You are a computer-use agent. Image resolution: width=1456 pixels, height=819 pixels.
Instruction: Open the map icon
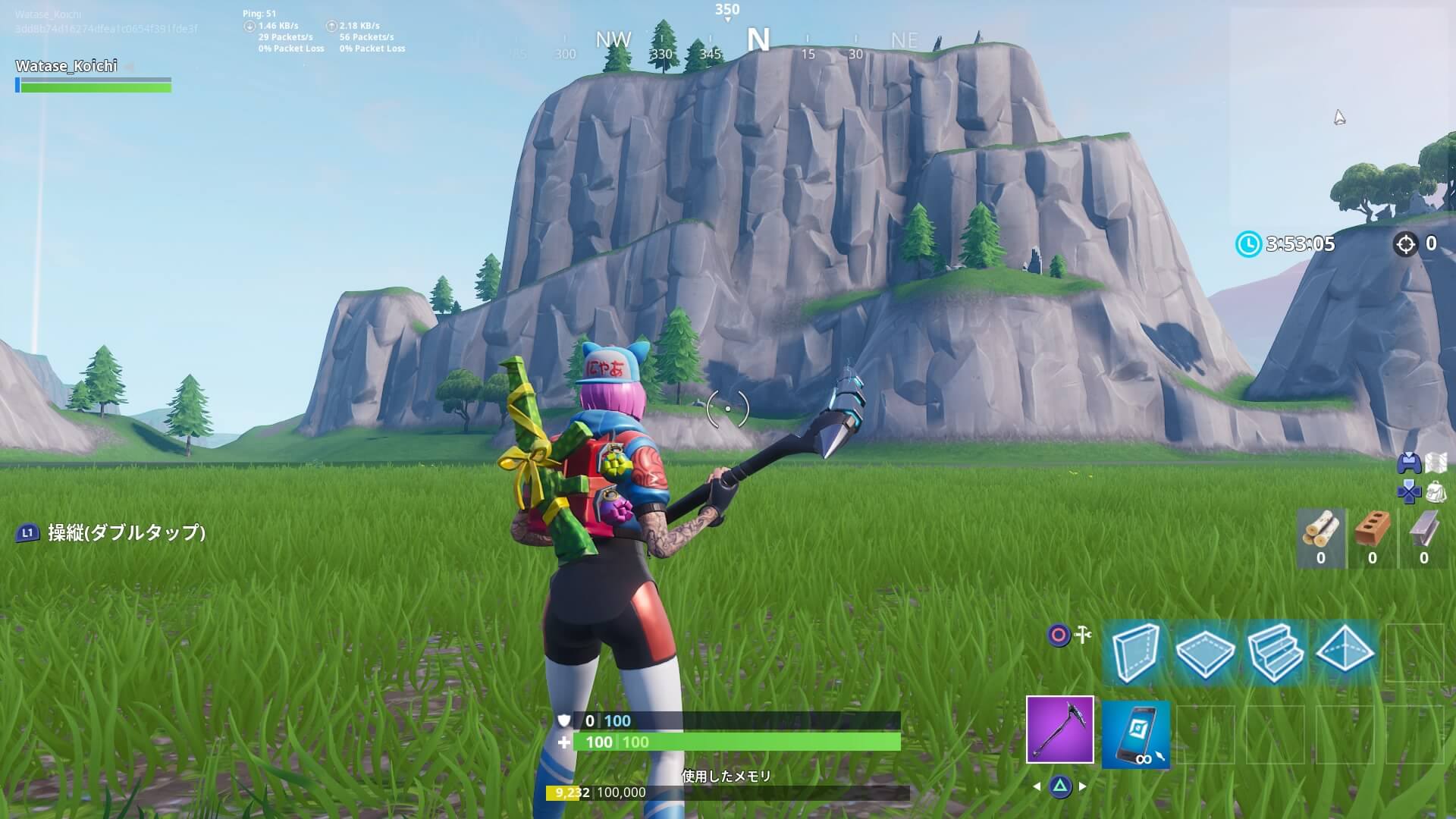[1436, 463]
